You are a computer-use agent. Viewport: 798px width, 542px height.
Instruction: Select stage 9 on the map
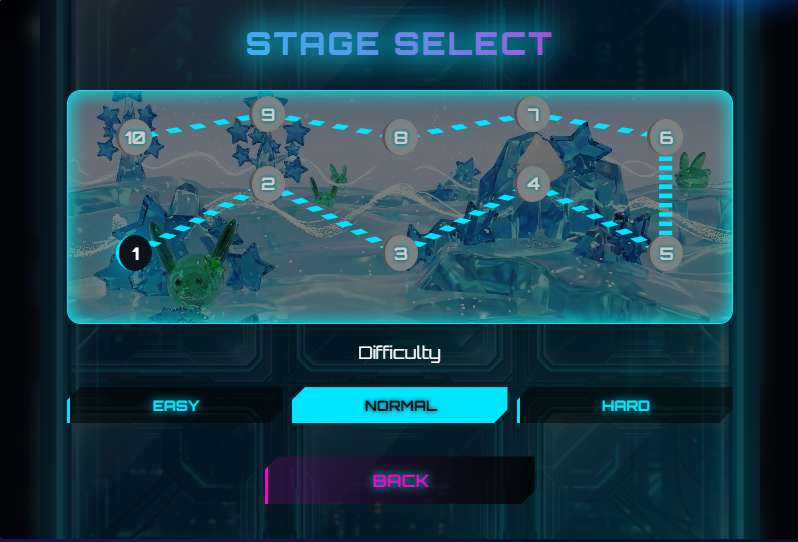267,114
